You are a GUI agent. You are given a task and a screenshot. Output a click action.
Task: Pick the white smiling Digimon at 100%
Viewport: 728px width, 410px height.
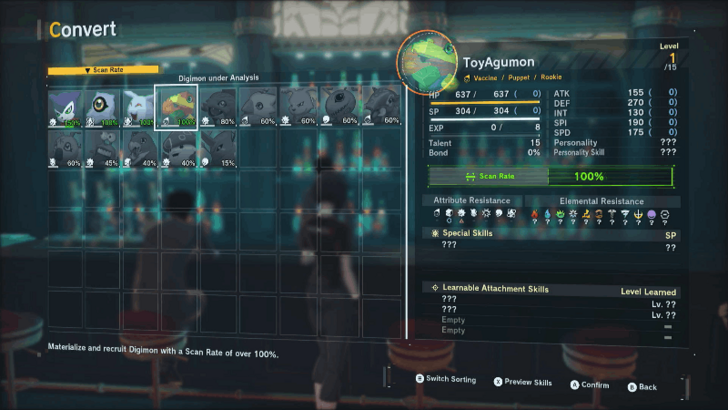coord(141,106)
